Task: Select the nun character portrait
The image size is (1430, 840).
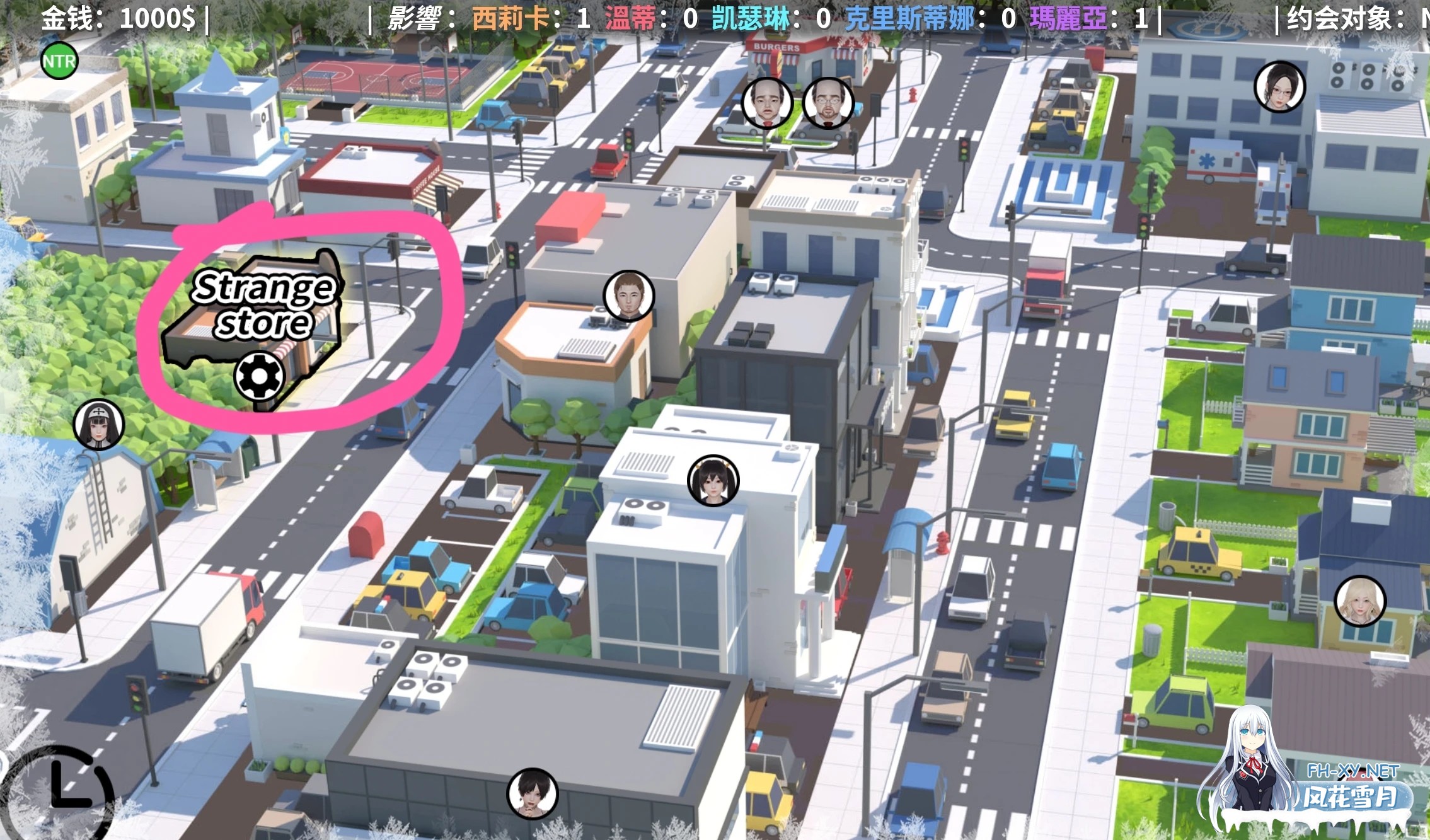Action: 99,424
